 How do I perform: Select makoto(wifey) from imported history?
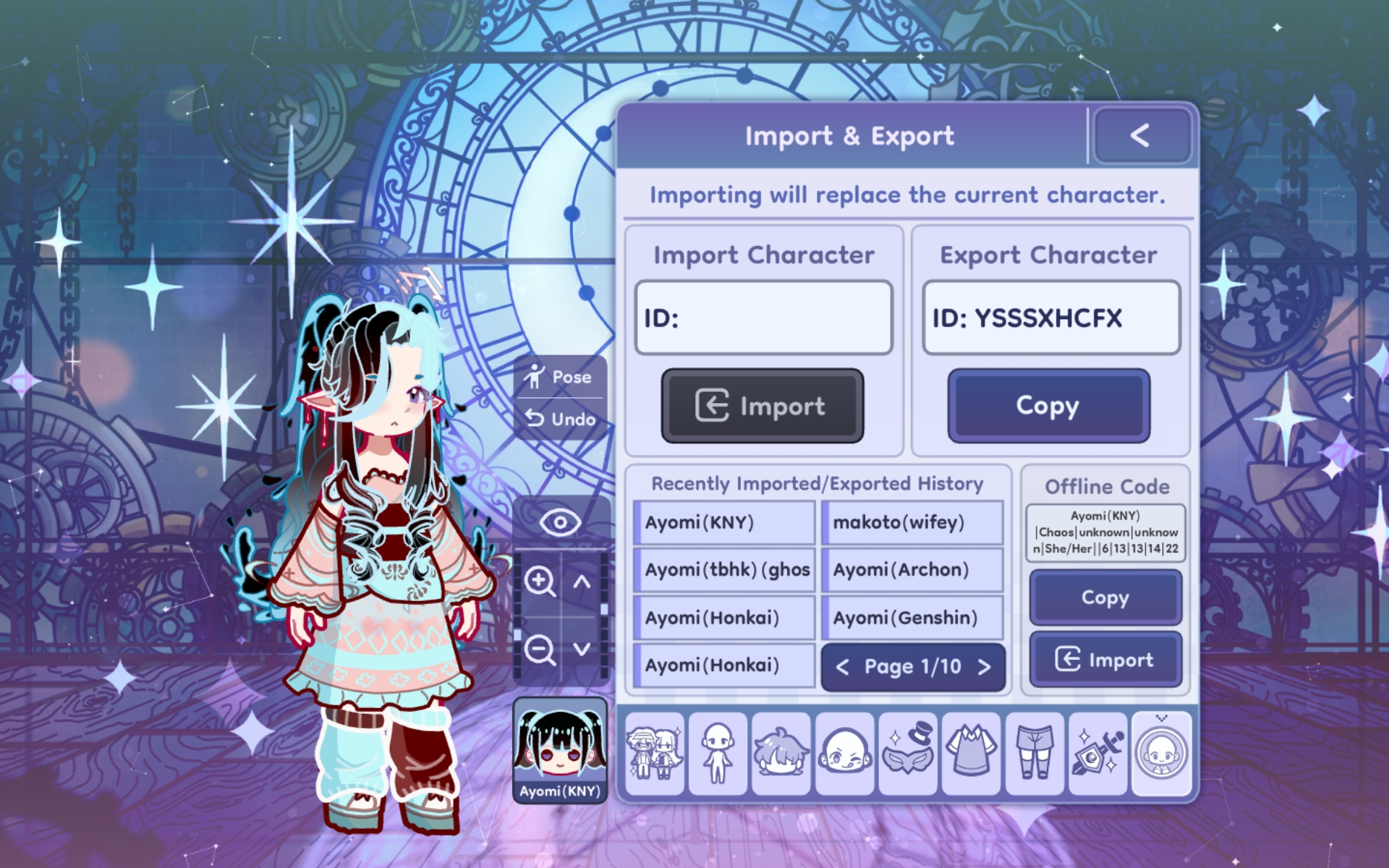[912, 522]
